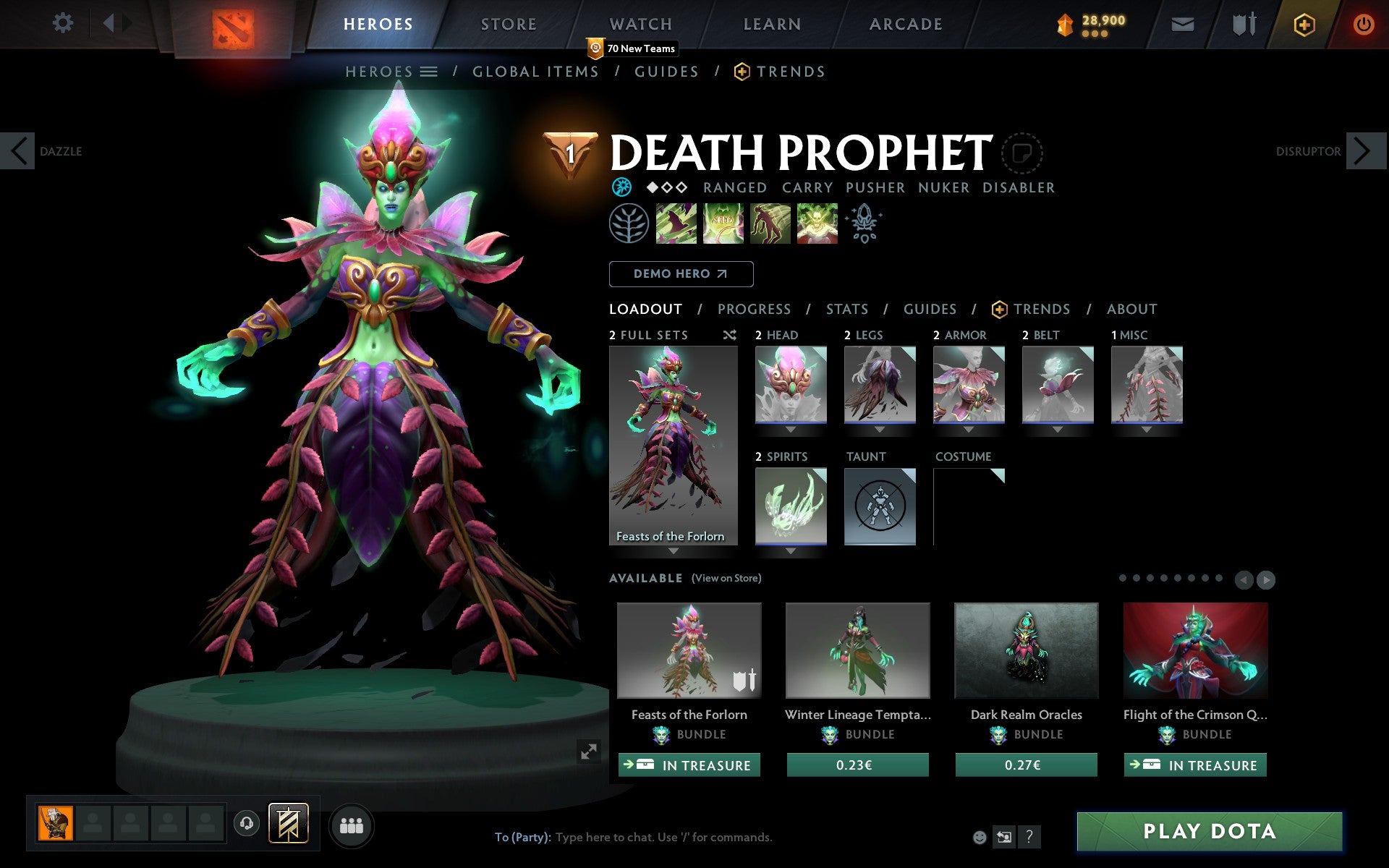Open the mail inbox icon

point(1182,23)
